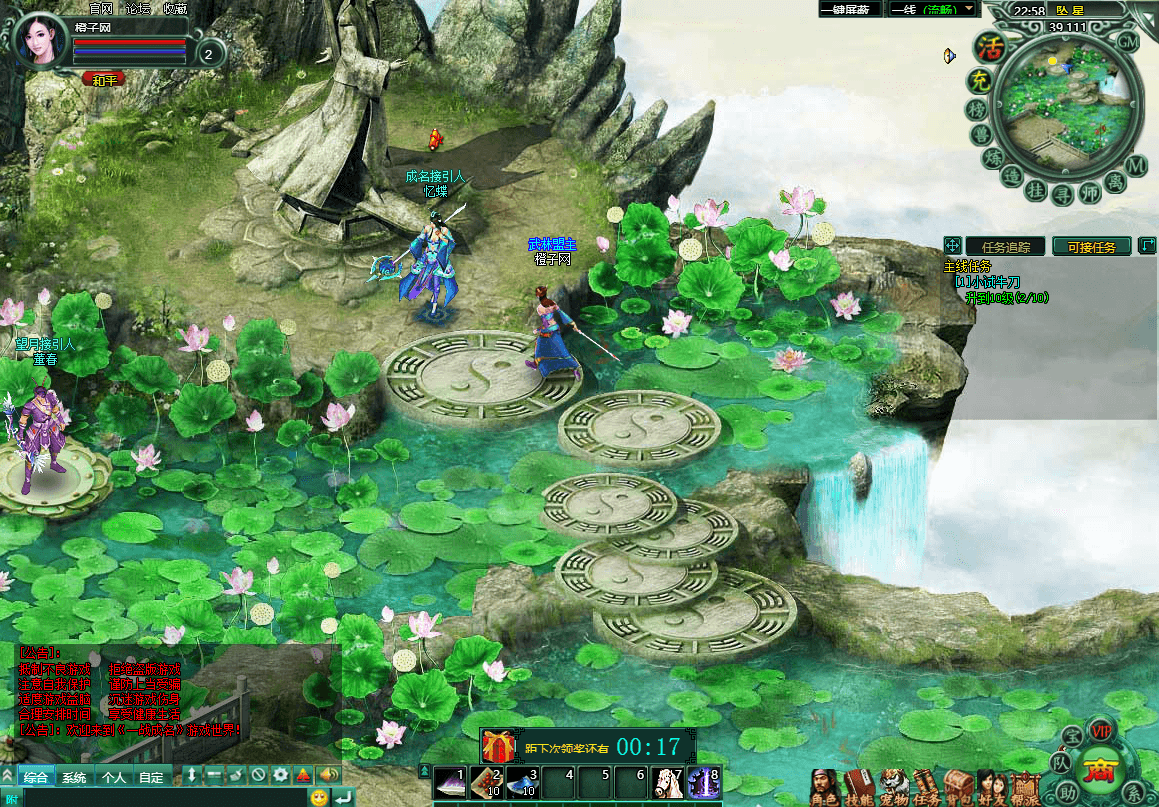Click the red VIP button
The height and width of the screenshot is (807, 1159).
point(1101,729)
